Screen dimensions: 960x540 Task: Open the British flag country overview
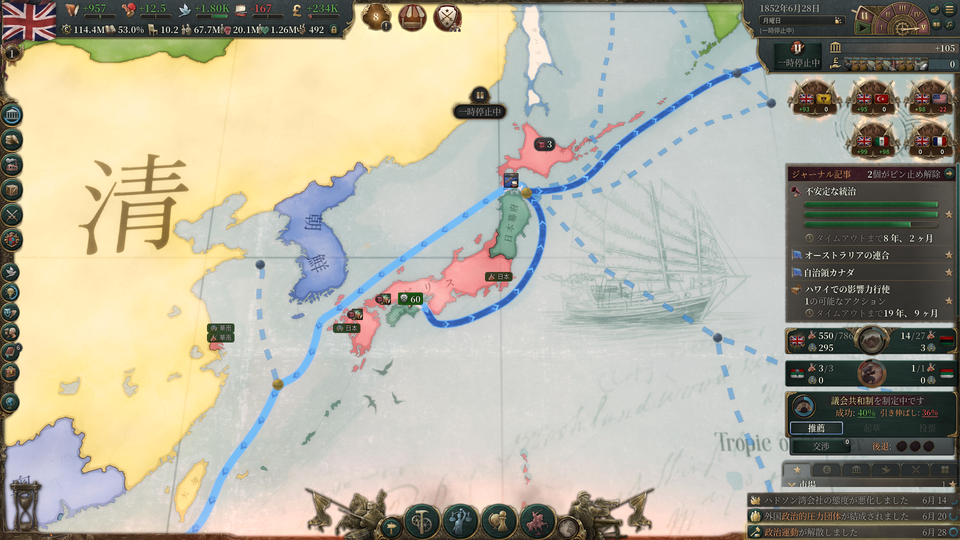tap(28, 18)
